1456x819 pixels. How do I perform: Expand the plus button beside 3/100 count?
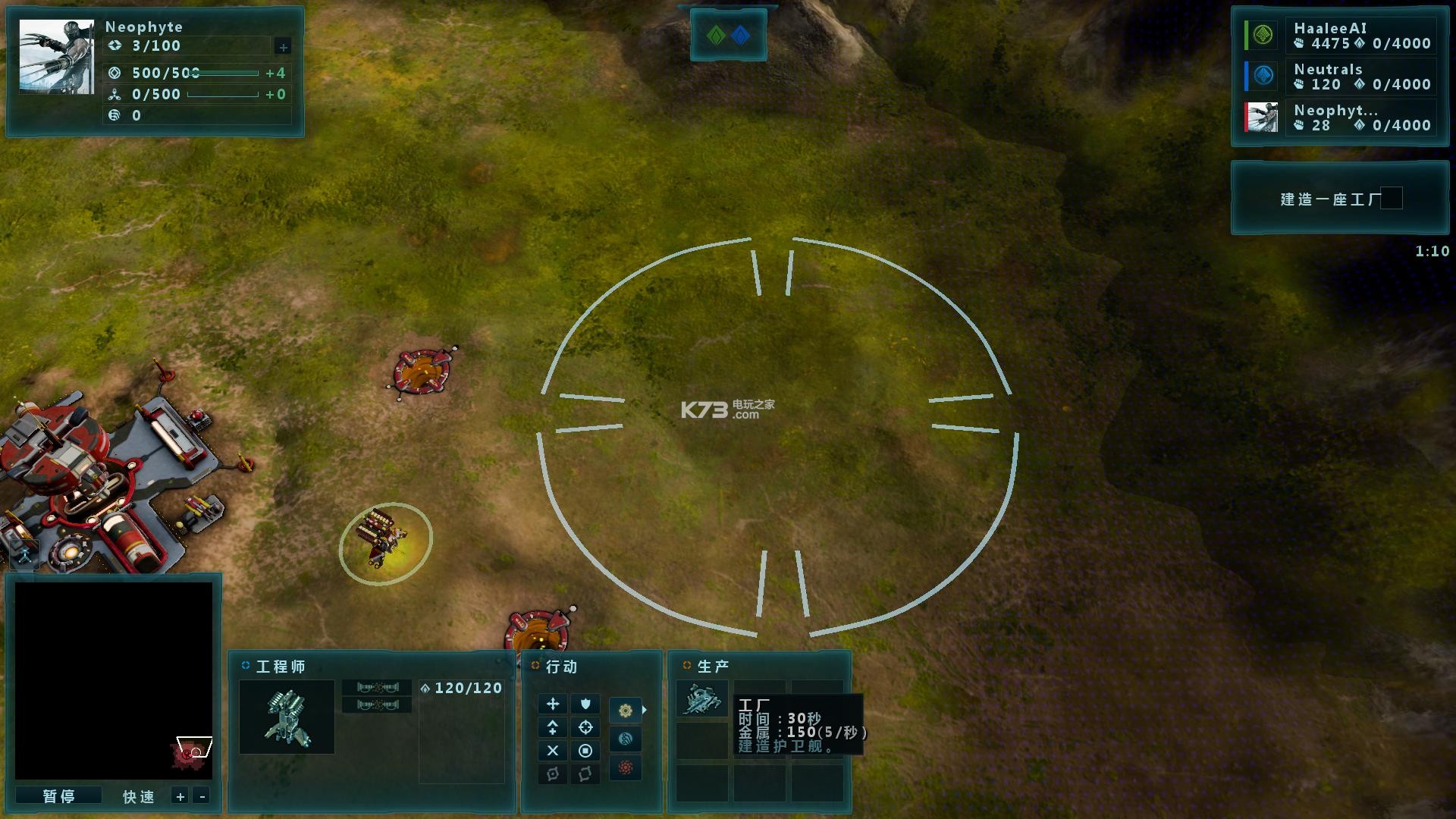tap(283, 47)
